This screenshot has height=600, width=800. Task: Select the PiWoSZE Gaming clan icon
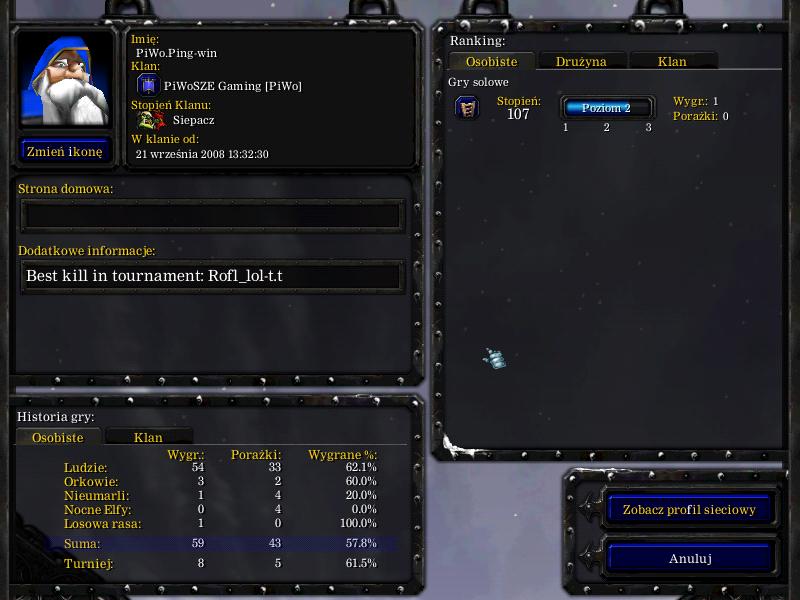(147, 85)
